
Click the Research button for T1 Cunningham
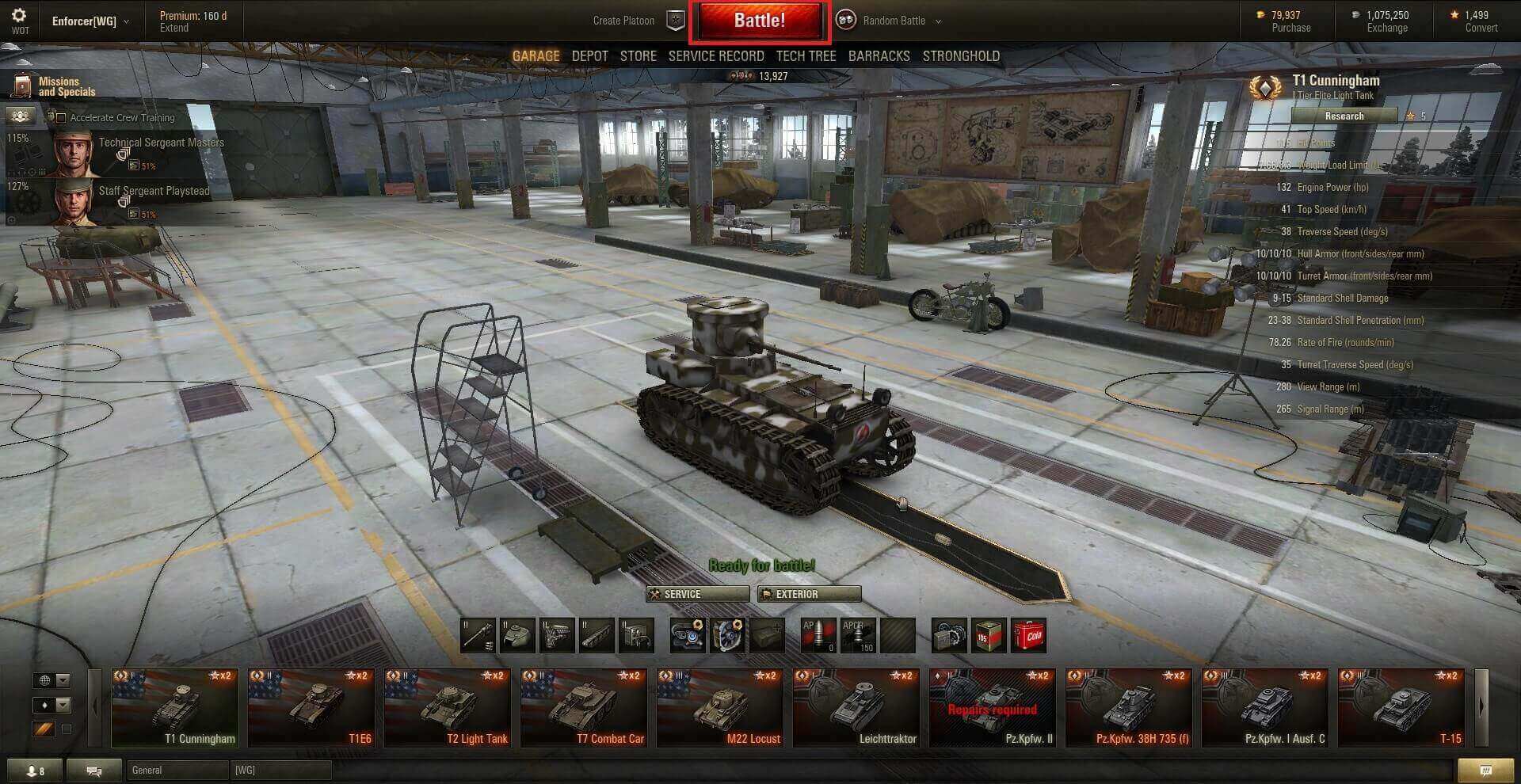click(1344, 116)
